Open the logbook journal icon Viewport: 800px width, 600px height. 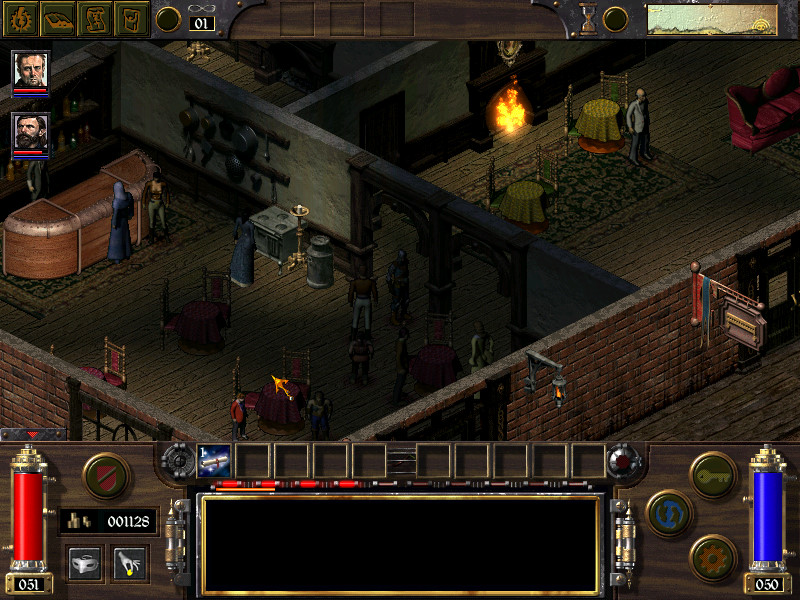coord(58,19)
